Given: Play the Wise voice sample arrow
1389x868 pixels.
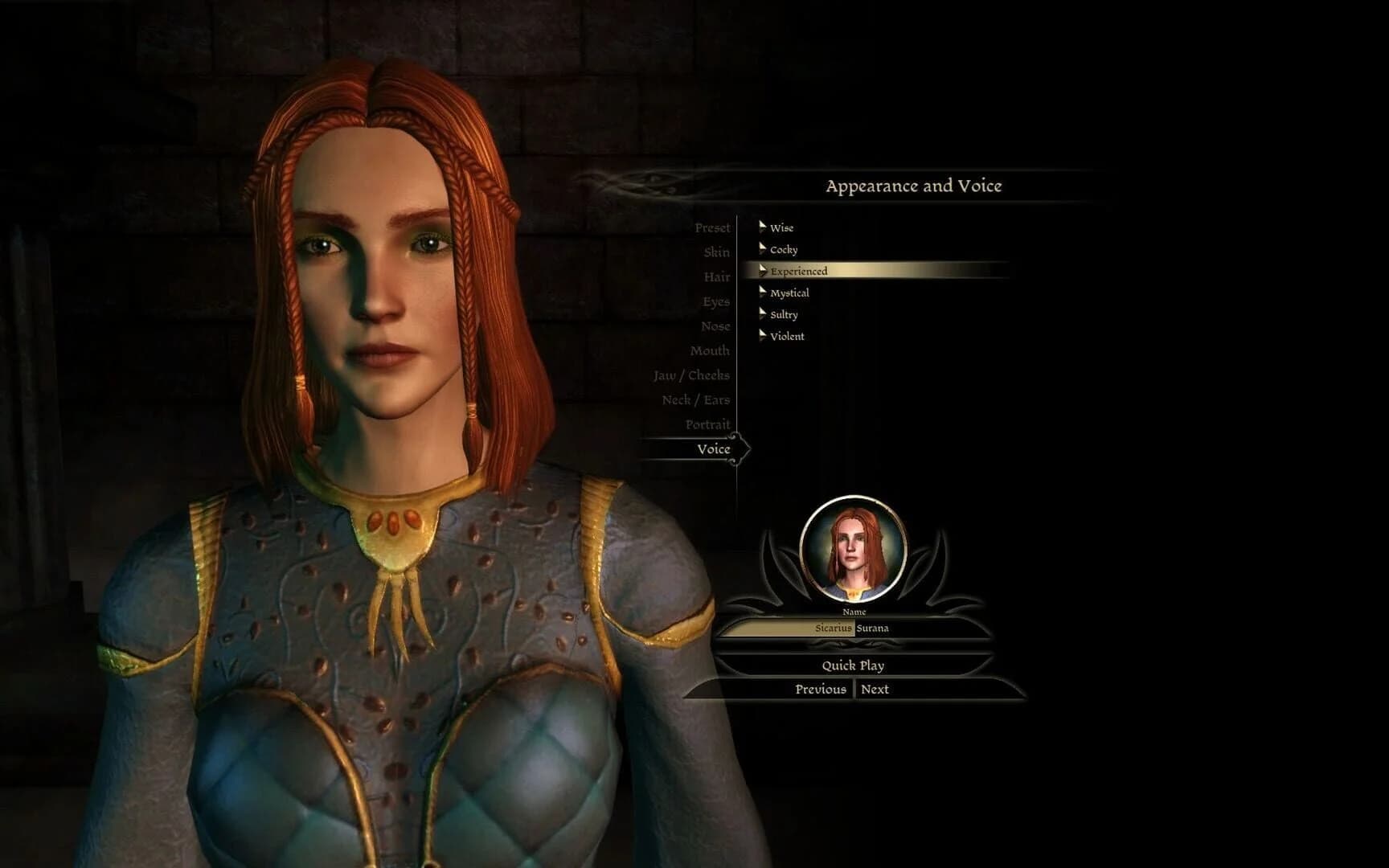Looking at the screenshot, I should [x=762, y=227].
